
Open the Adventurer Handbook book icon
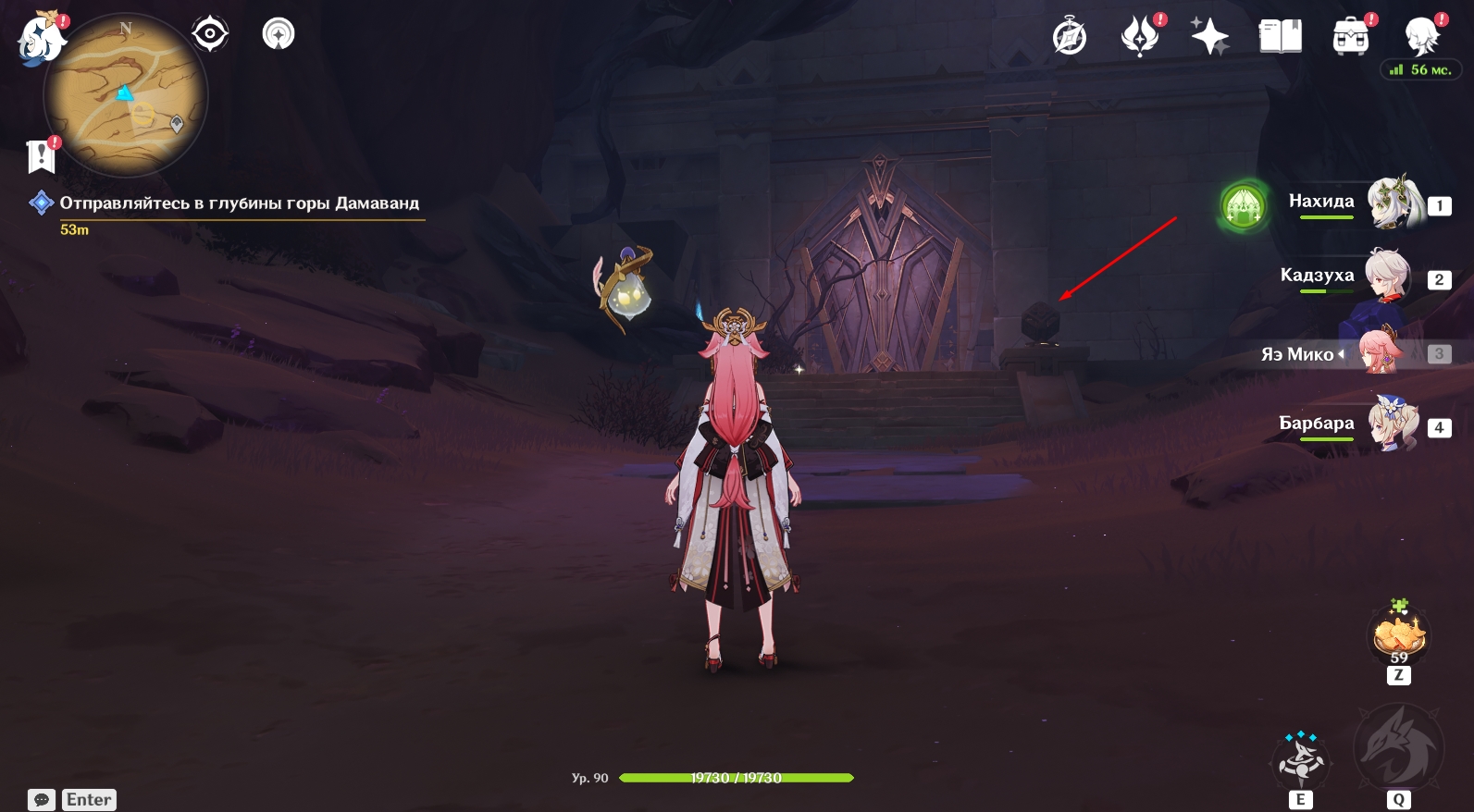pos(1280,37)
